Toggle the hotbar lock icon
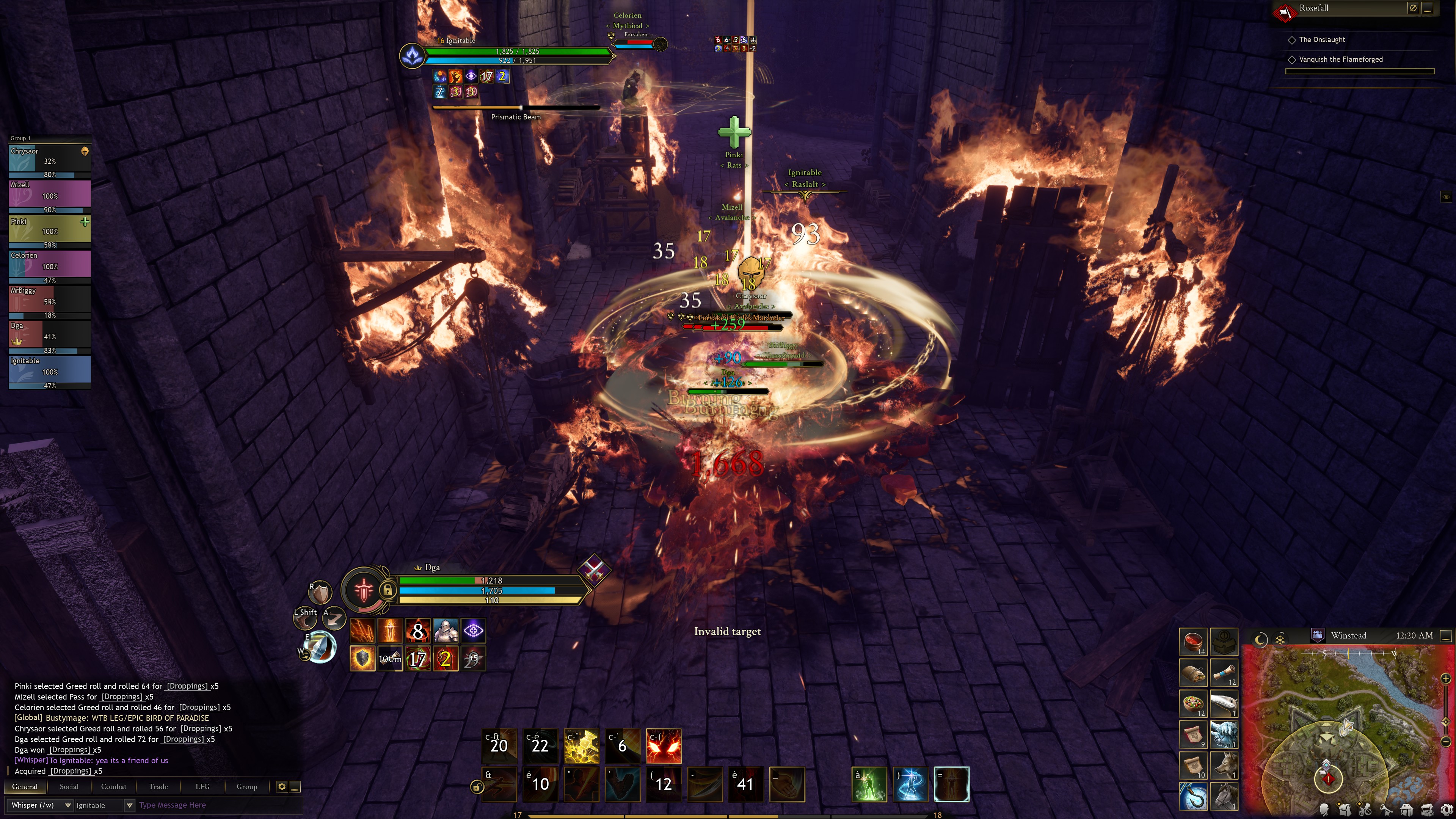 tap(477, 787)
